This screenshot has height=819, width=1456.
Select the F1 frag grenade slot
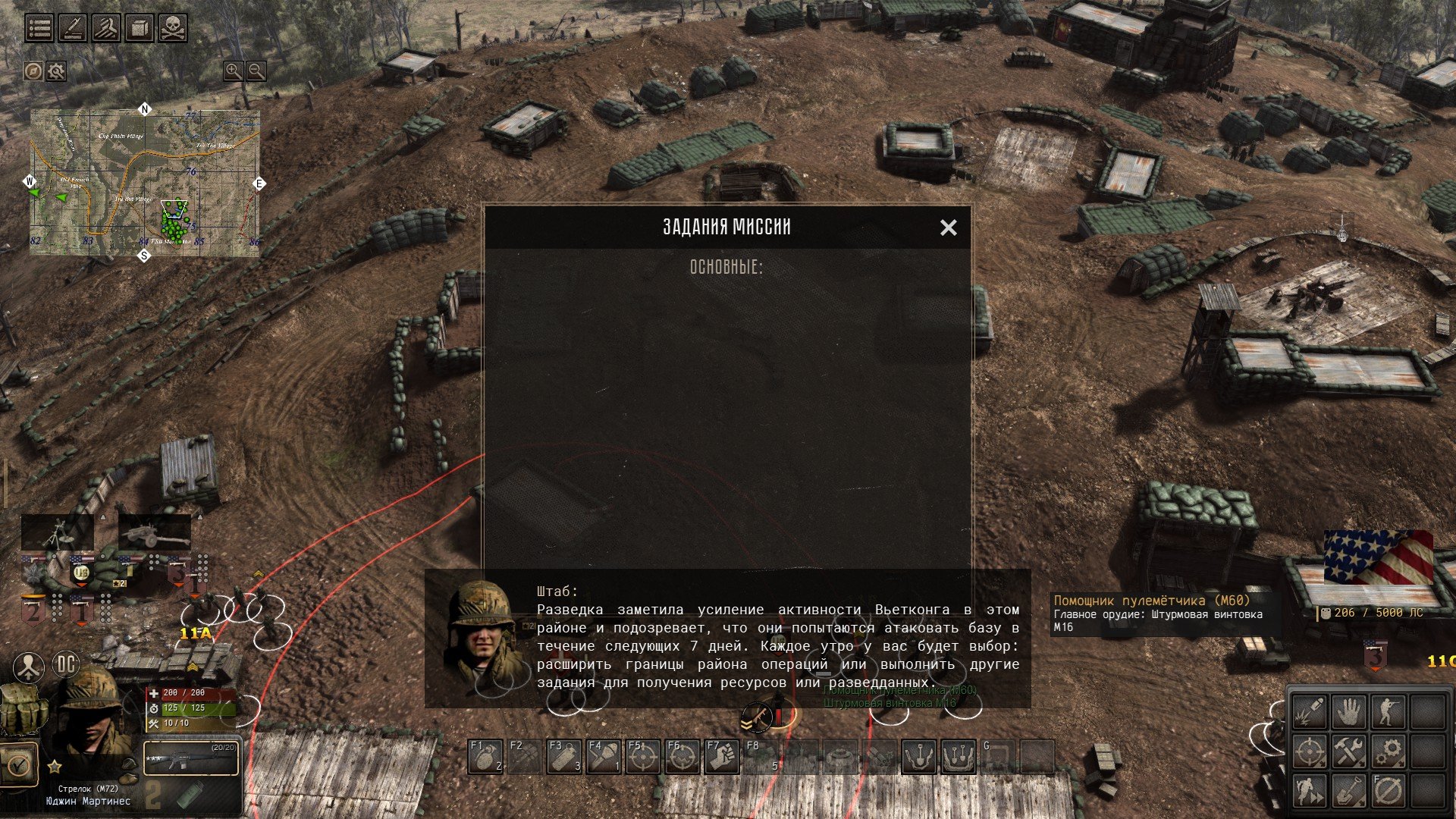click(x=485, y=757)
